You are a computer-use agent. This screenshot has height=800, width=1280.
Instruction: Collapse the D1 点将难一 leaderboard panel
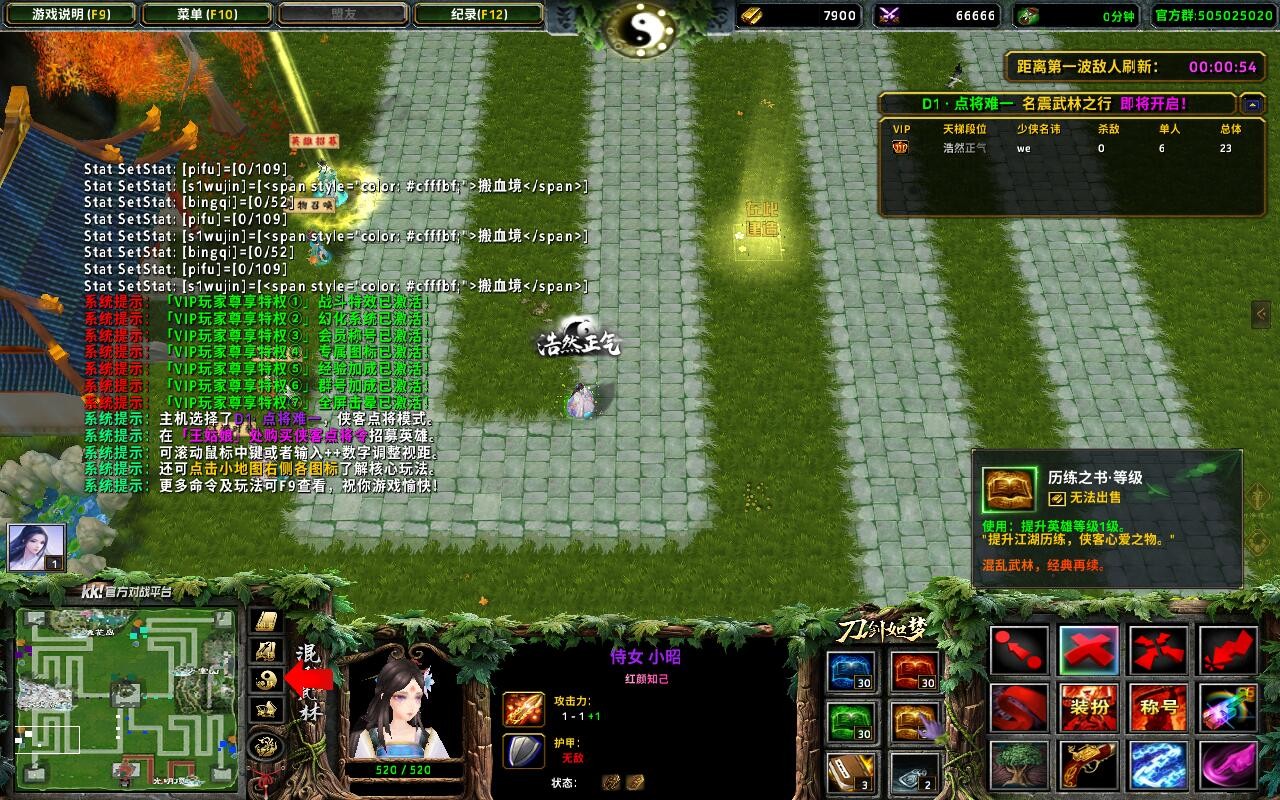tap(1251, 103)
